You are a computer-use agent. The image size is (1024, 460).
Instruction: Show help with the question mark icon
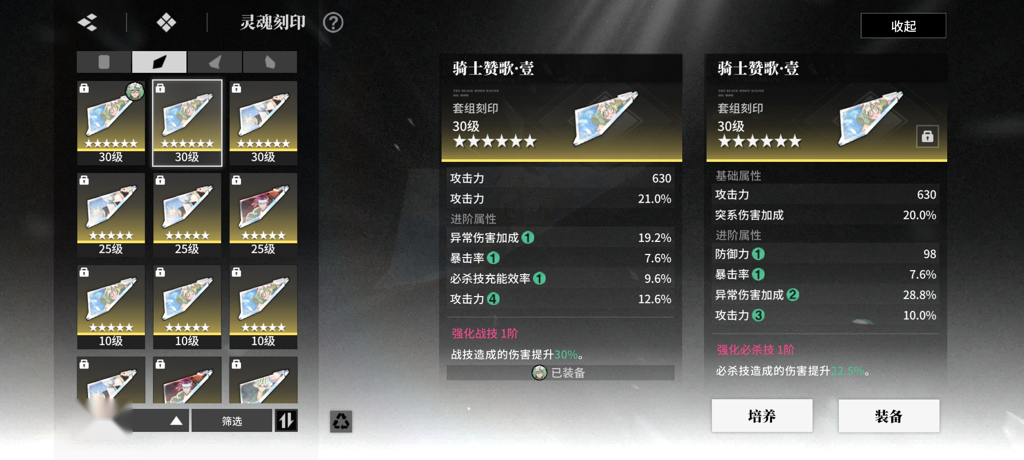click(x=333, y=23)
